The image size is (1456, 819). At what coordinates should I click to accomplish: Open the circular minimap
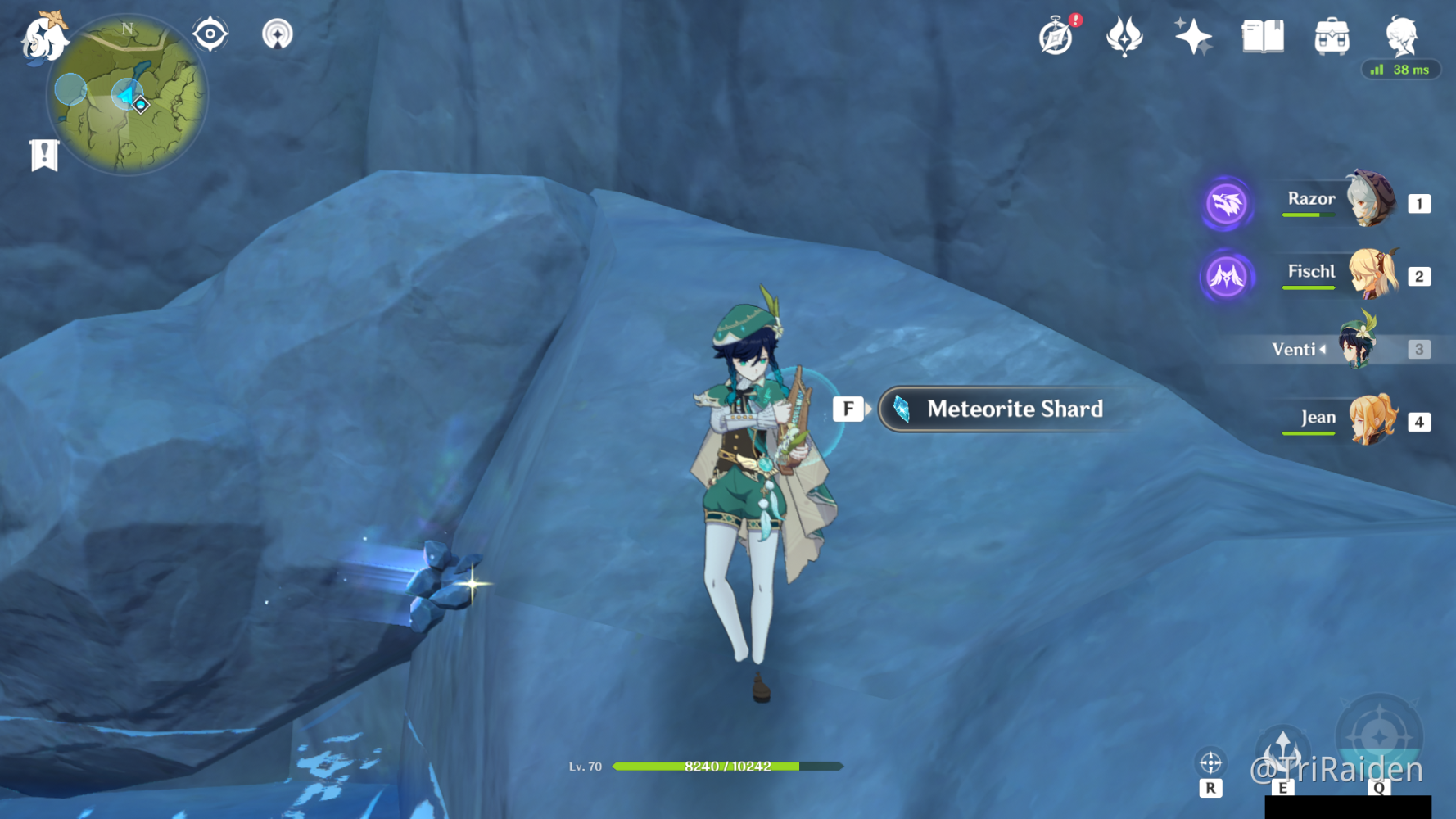pos(128,97)
